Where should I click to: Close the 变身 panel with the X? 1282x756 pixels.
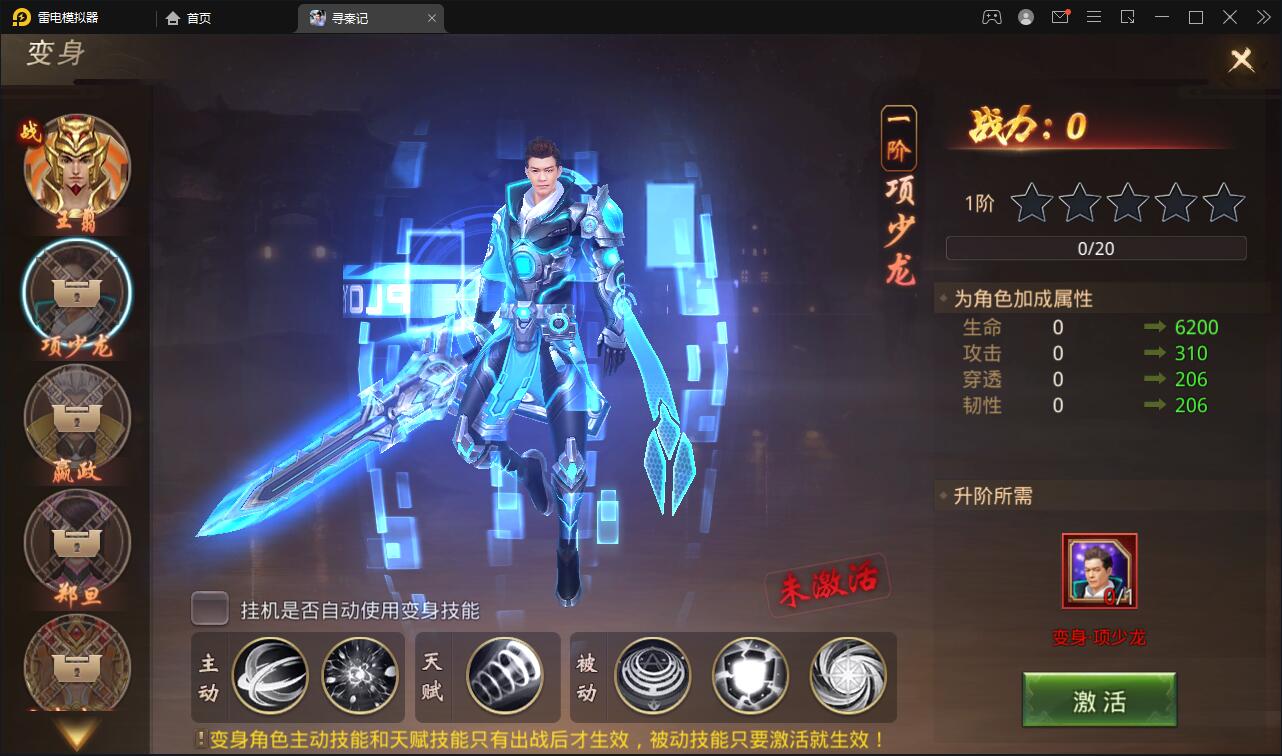[x=1242, y=59]
